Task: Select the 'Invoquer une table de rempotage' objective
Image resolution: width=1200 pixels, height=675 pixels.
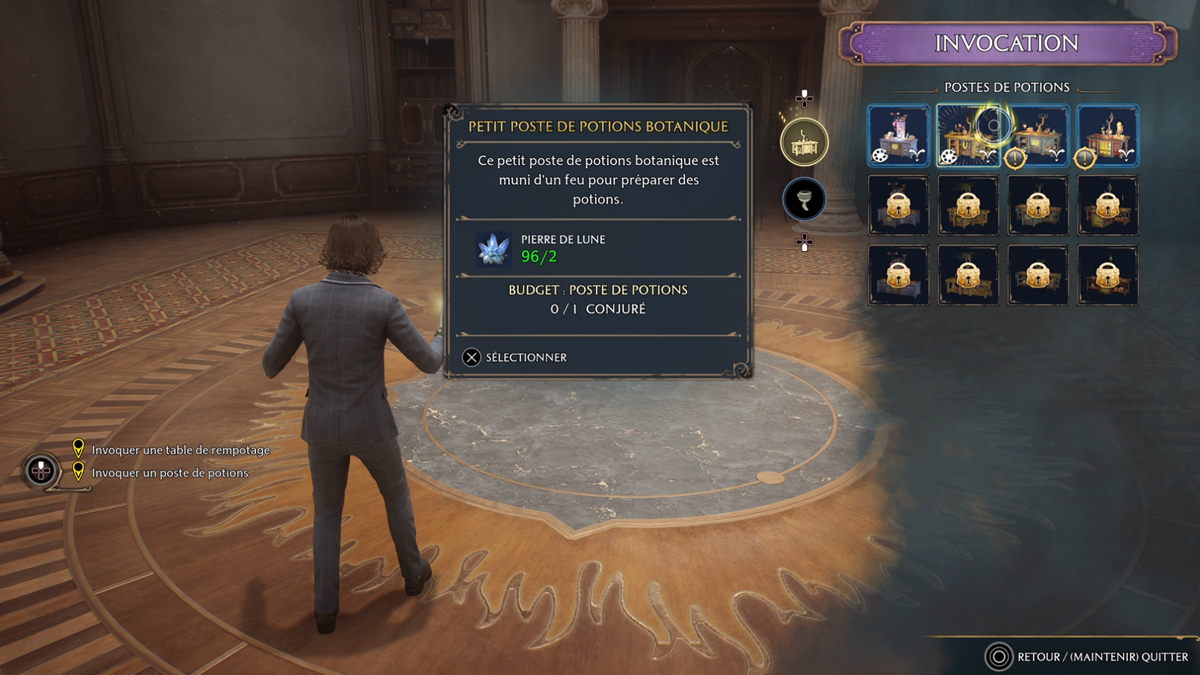Action: [180, 450]
